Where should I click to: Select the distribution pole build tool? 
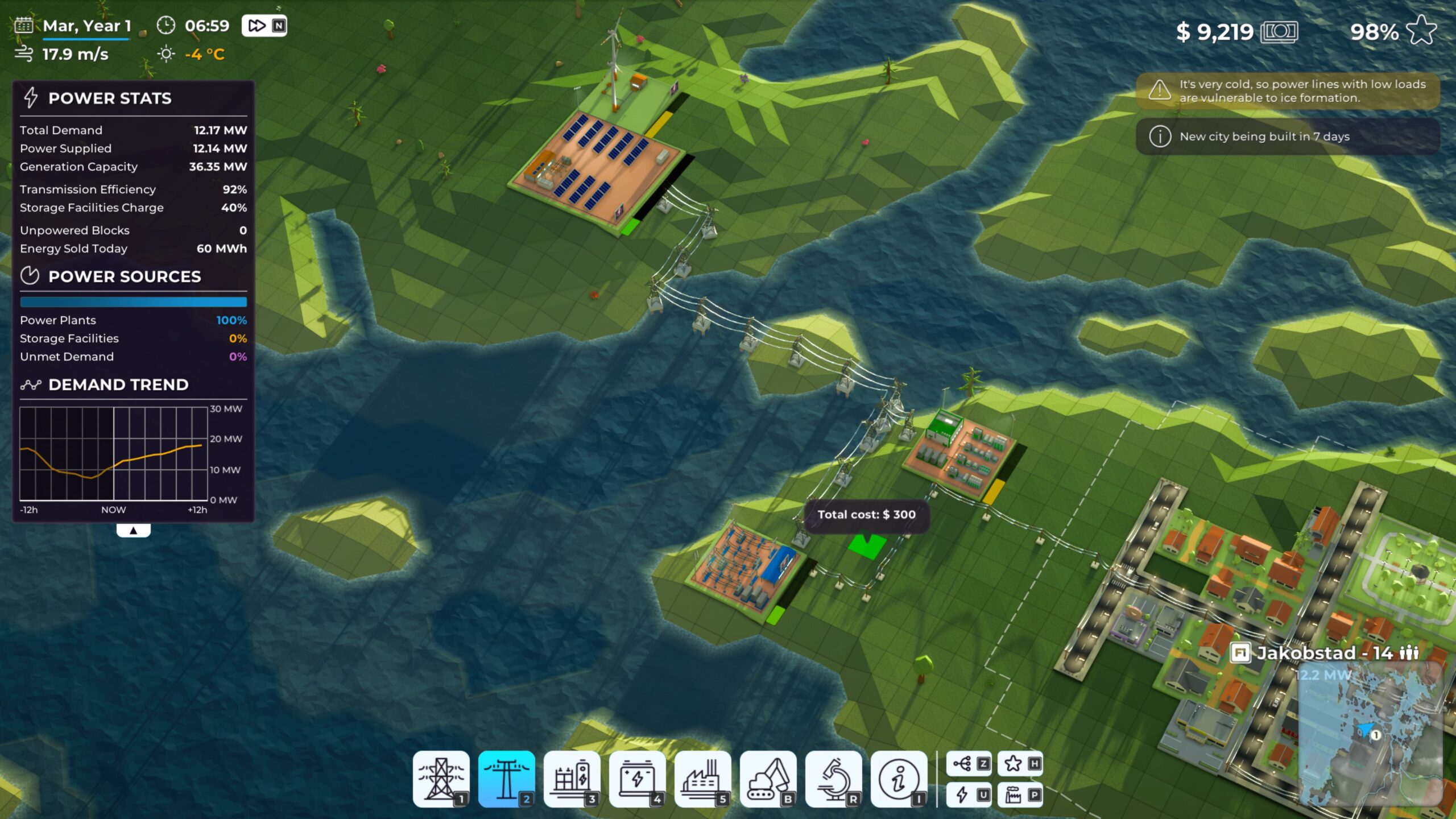pos(506,778)
